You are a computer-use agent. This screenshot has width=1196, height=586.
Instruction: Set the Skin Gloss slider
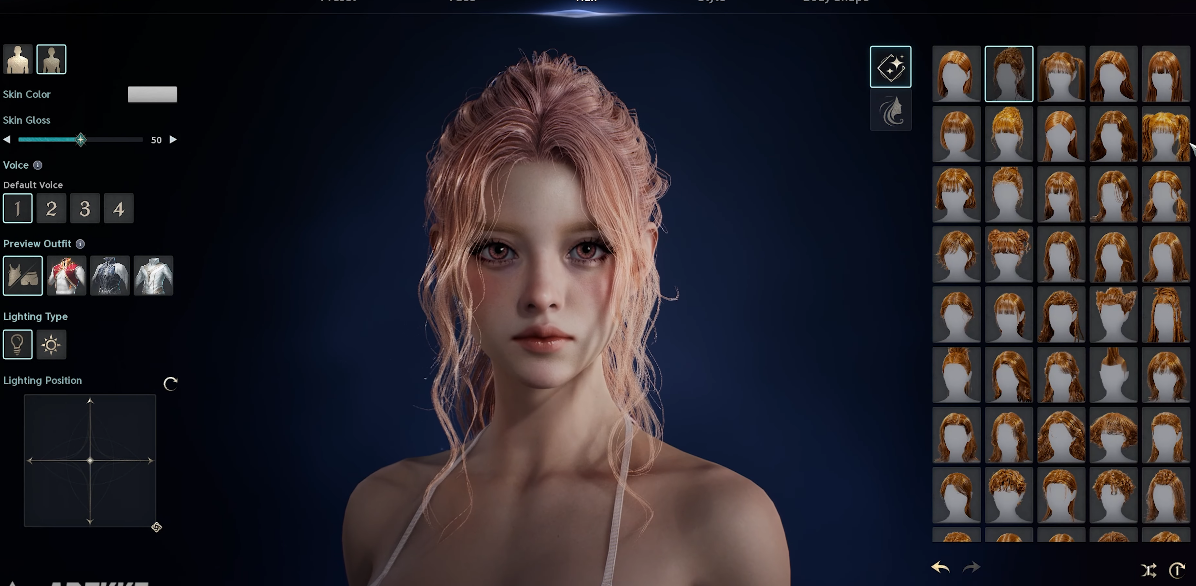[x=81, y=140]
